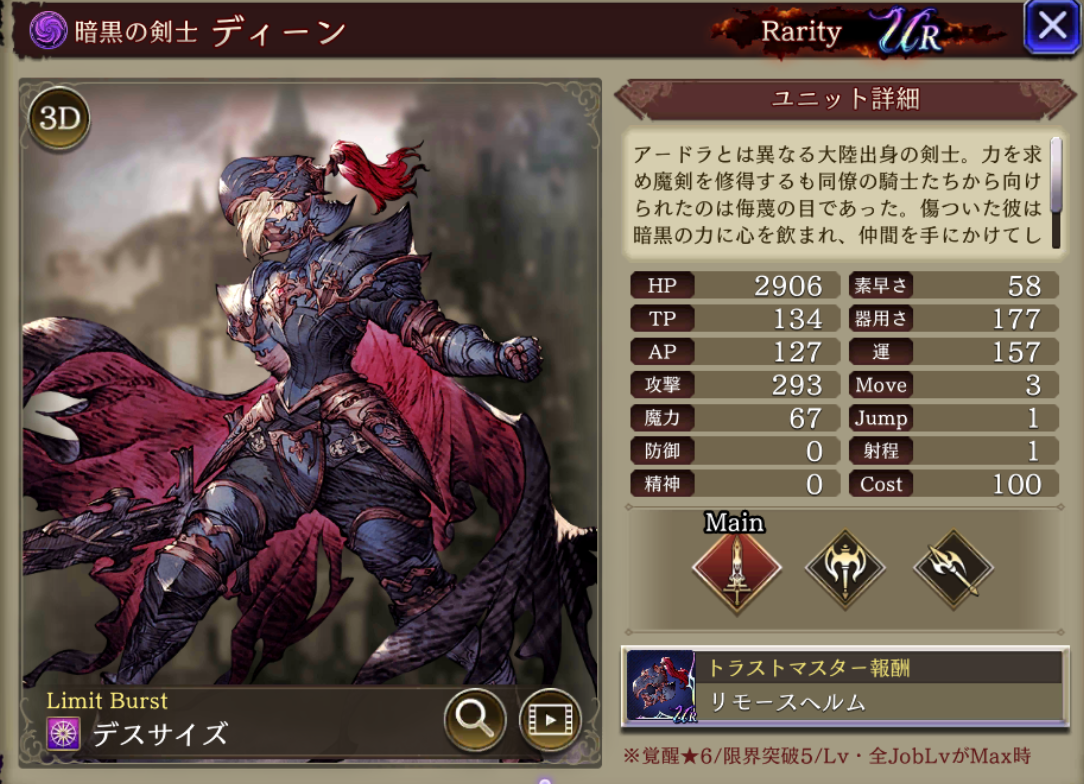The height and width of the screenshot is (784, 1084).
Task: Close the unit details window
Action: [1052, 27]
